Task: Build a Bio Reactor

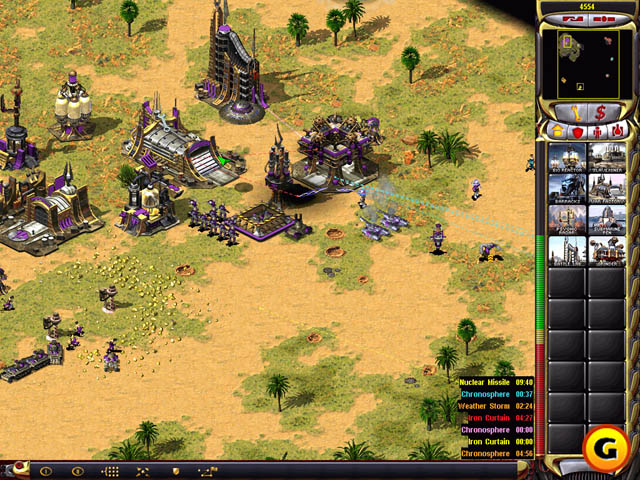Action: 566,156
